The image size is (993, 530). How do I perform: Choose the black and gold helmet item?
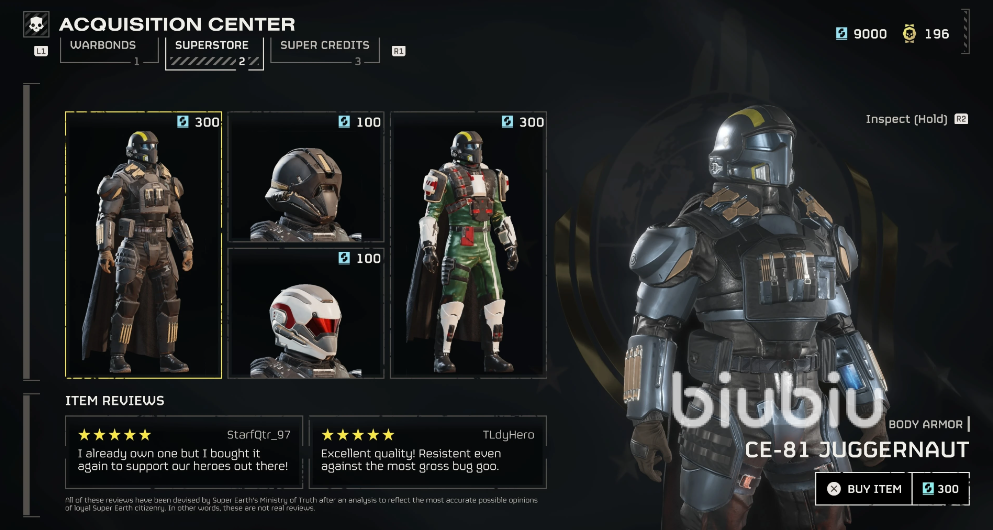pyautogui.click(x=306, y=177)
